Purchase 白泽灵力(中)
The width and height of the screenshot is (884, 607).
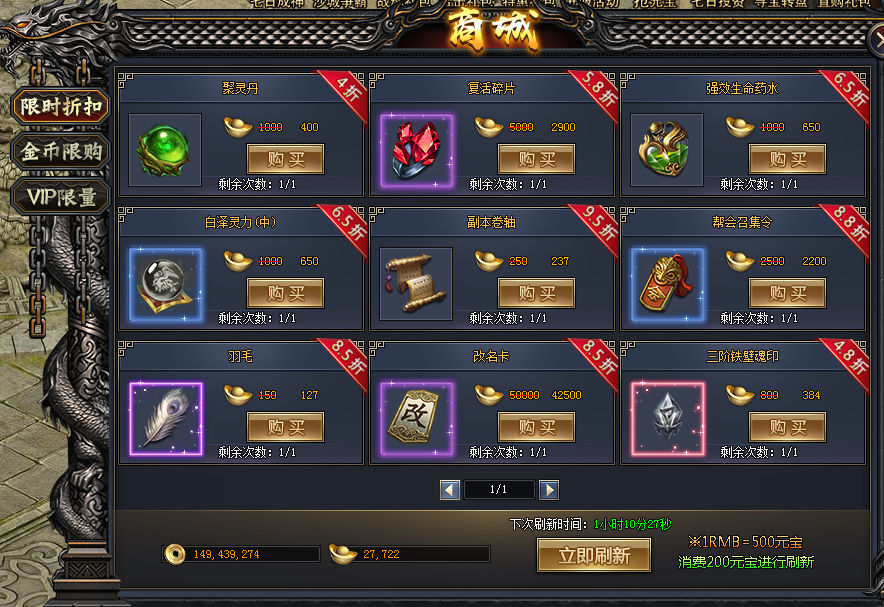pos(285,293)
